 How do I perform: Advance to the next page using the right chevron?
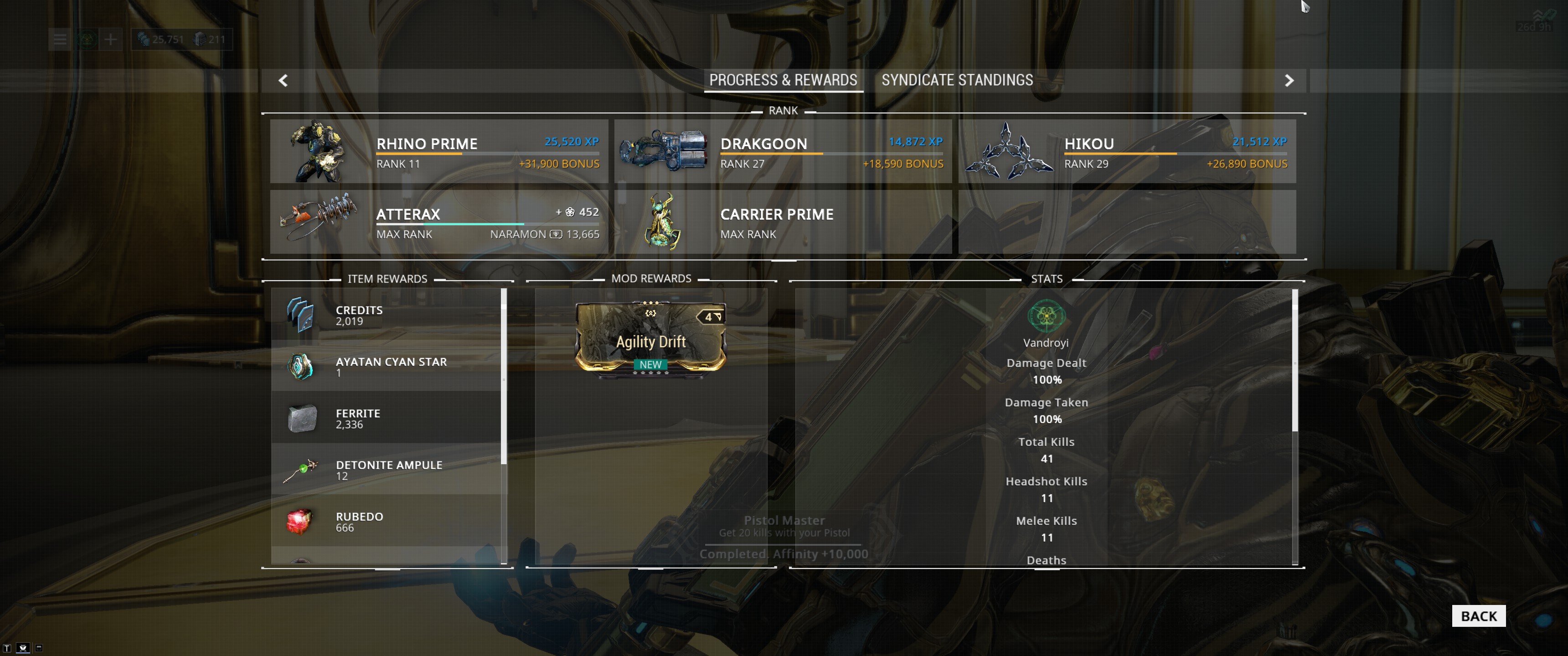[x=1290, y=80]
